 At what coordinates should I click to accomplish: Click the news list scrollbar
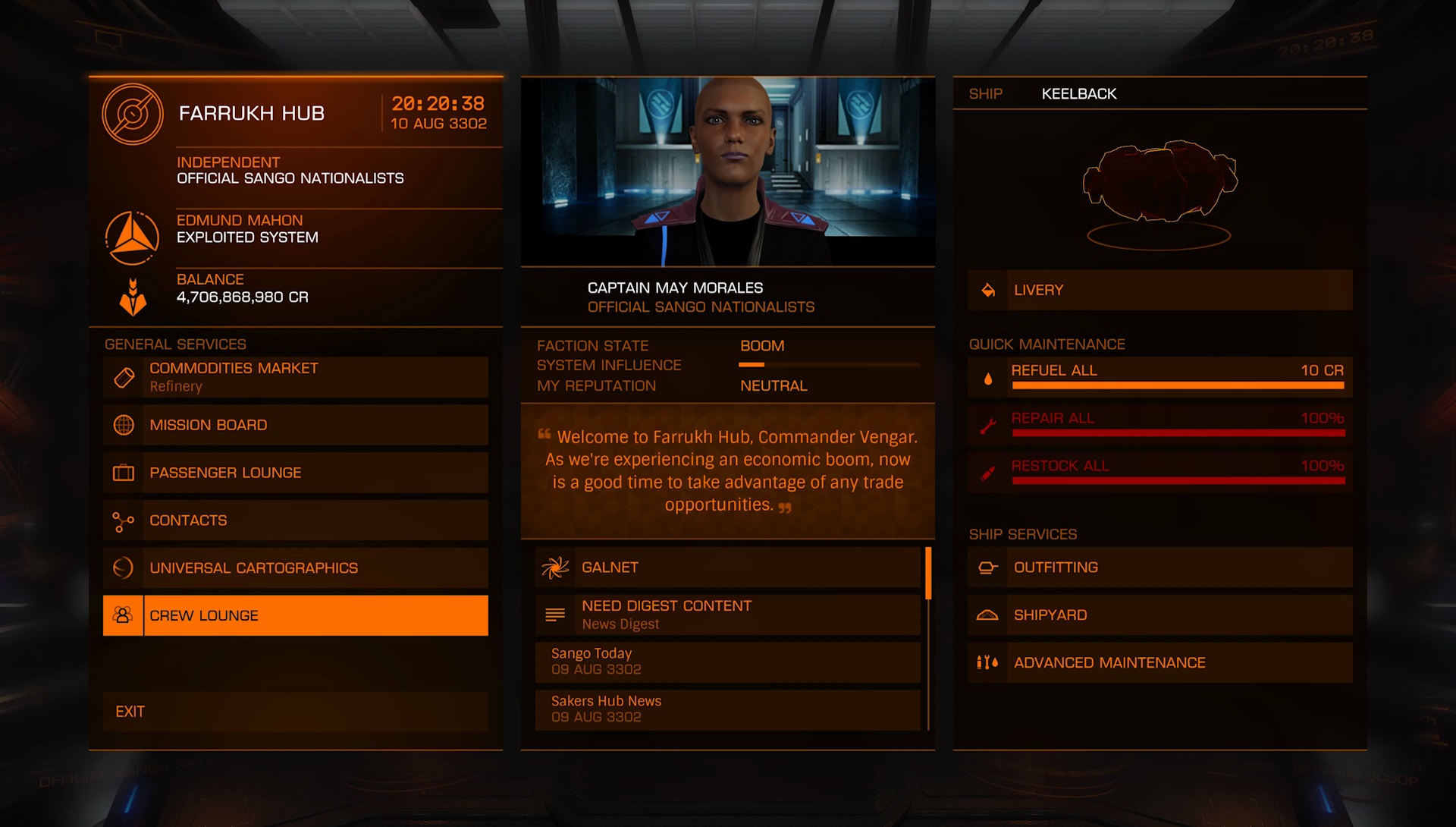(928, 574)
